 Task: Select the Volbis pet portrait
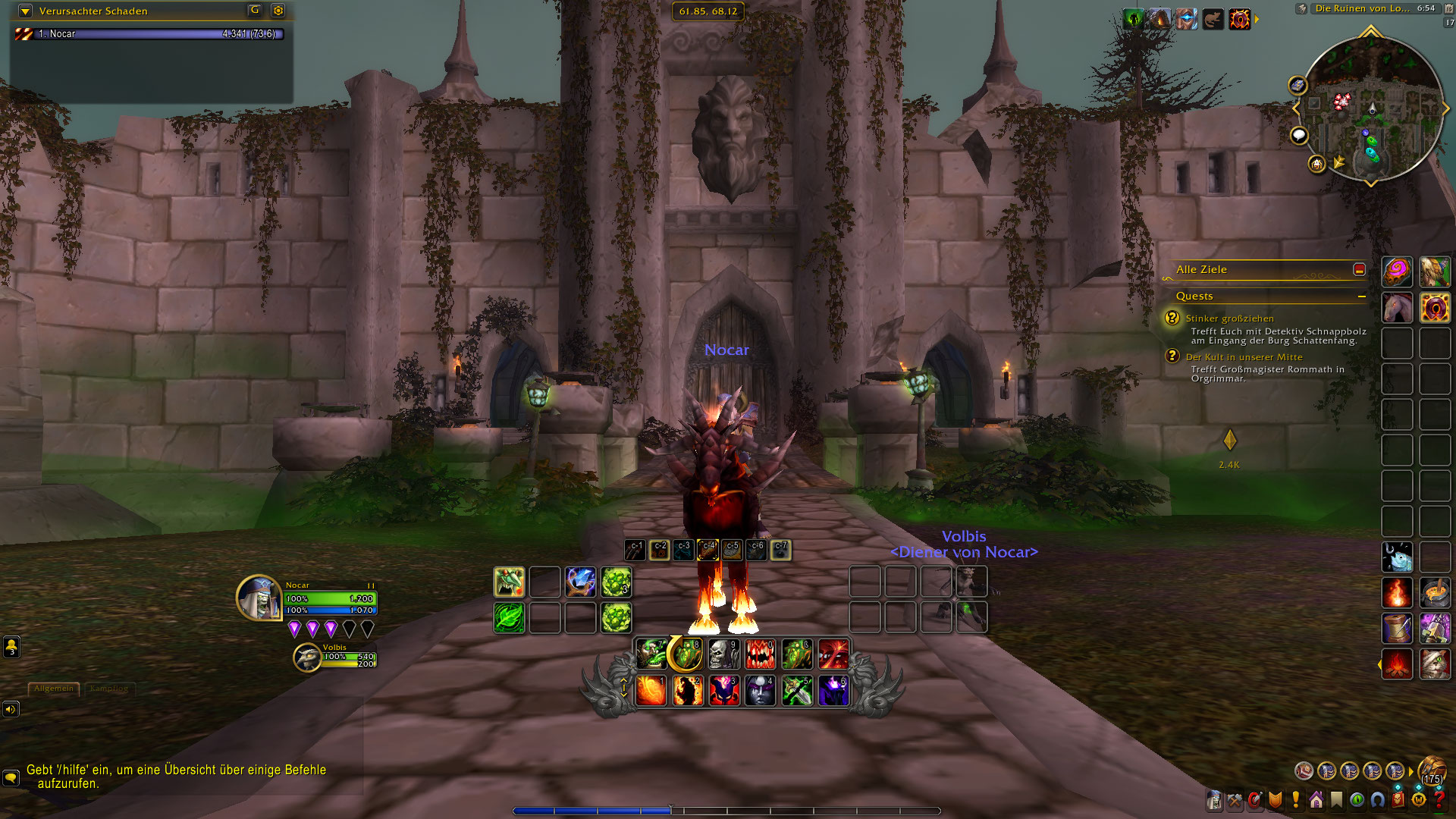click(307, 657)
